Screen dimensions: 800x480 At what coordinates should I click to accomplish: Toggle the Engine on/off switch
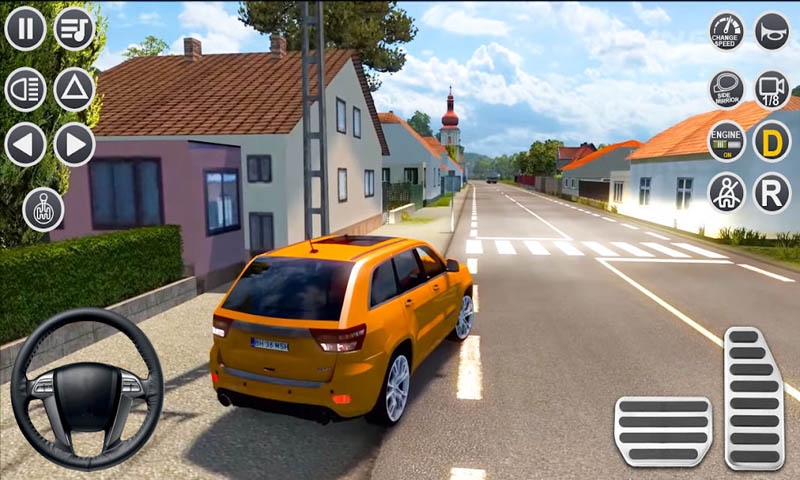(726, 141)
